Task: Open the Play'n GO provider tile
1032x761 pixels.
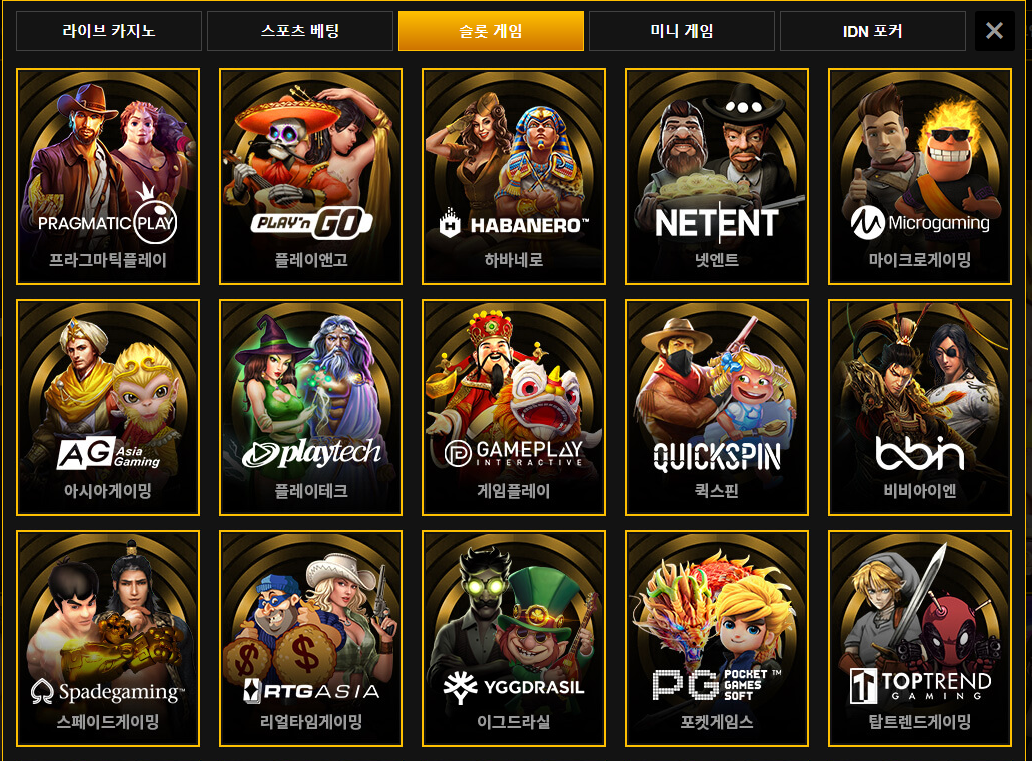Action: pyautogui.click(x=311, y=176)
